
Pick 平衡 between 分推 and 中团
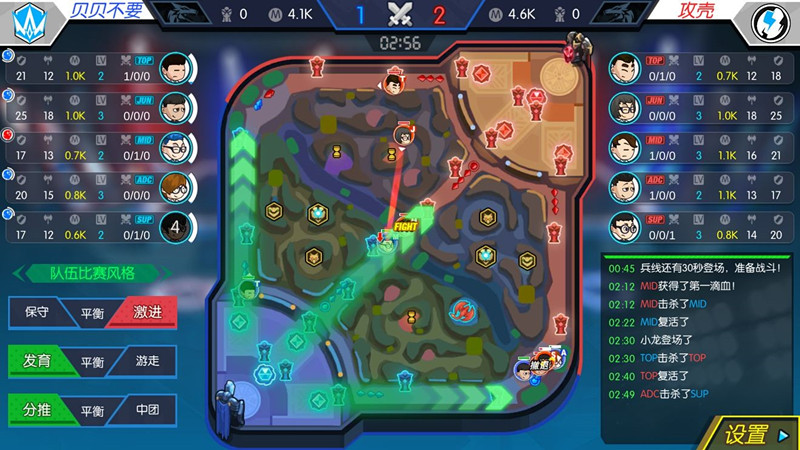coord(92,409)
